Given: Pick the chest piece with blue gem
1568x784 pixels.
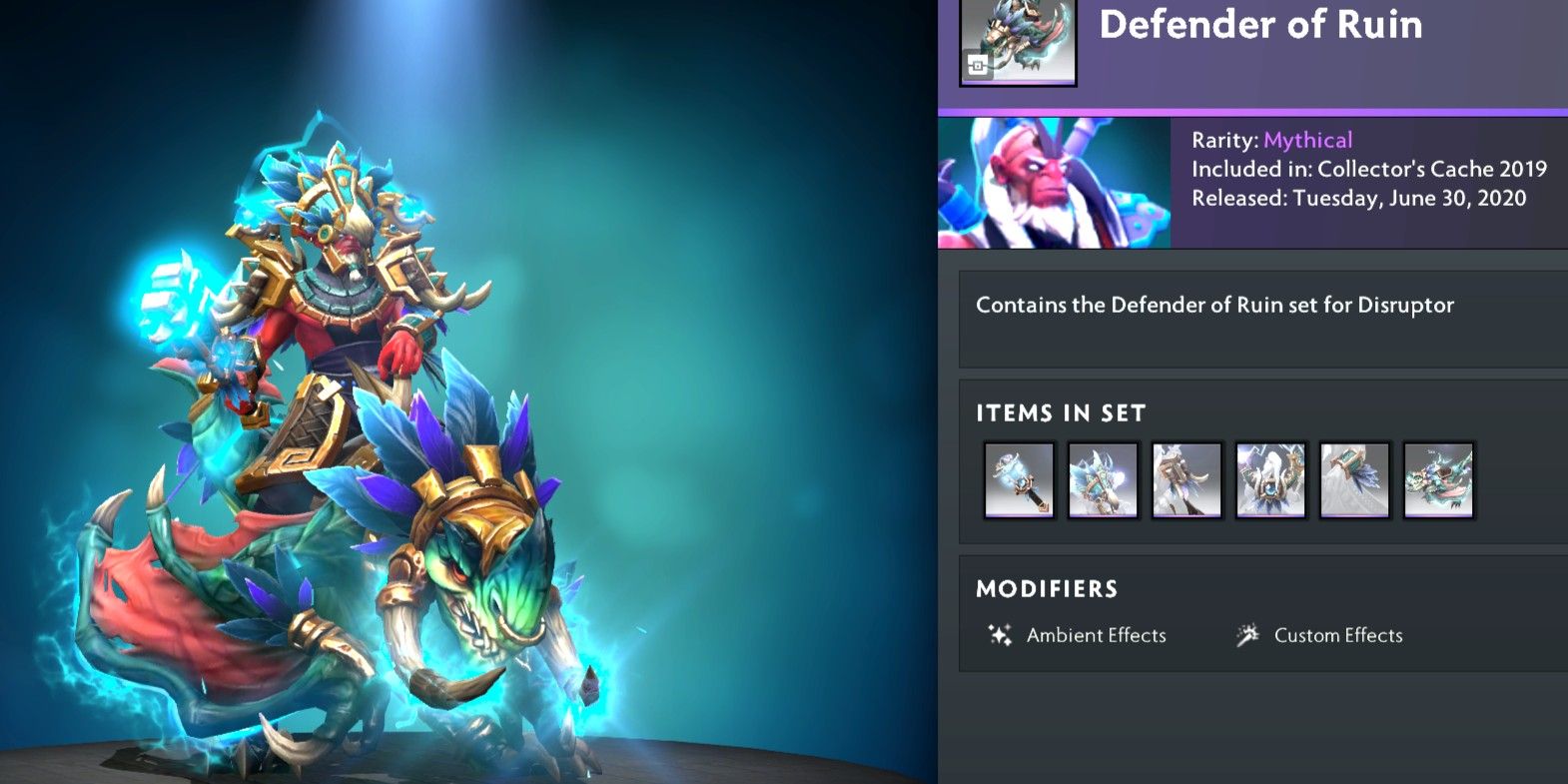Looking at the screenshot, I should click(x=1270, y=480).
